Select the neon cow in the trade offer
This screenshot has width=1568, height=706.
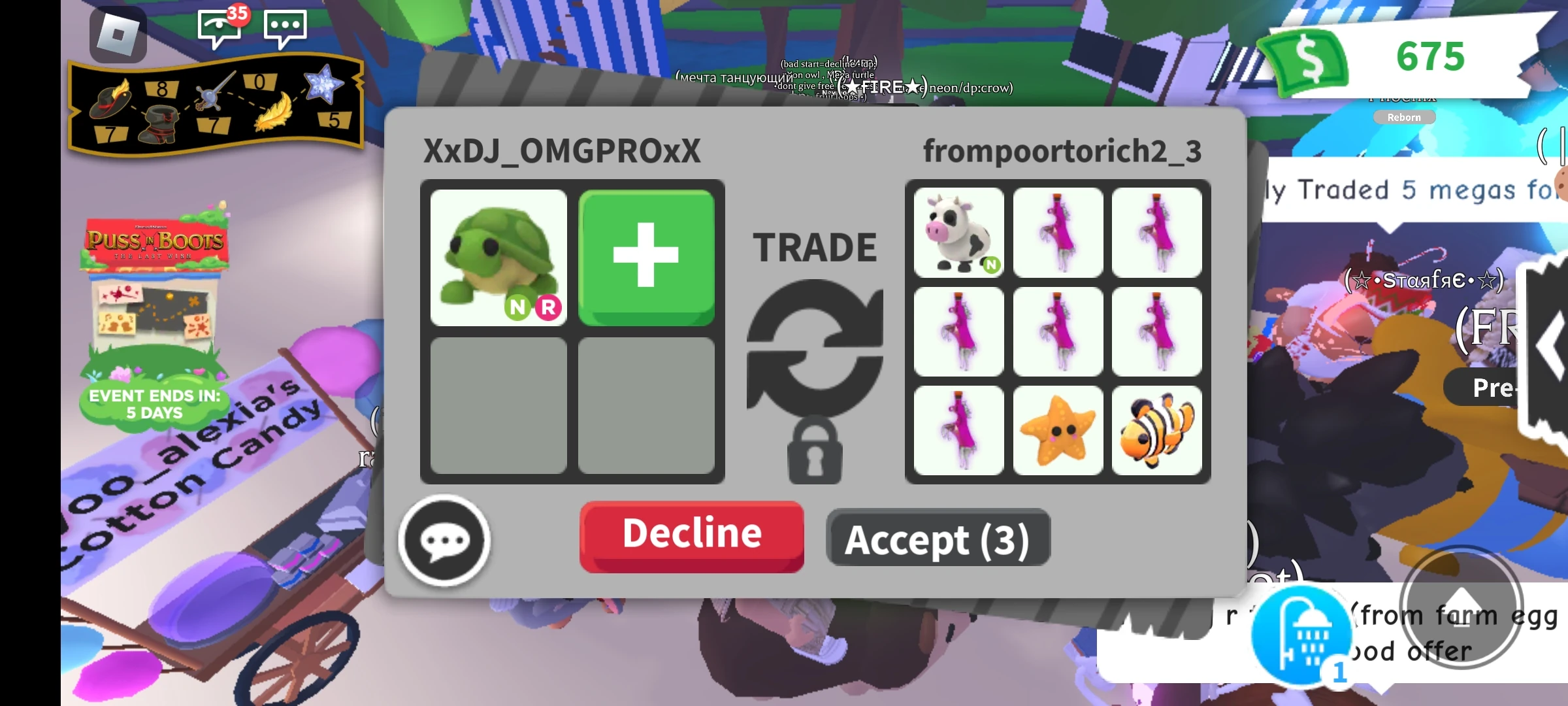958,232
